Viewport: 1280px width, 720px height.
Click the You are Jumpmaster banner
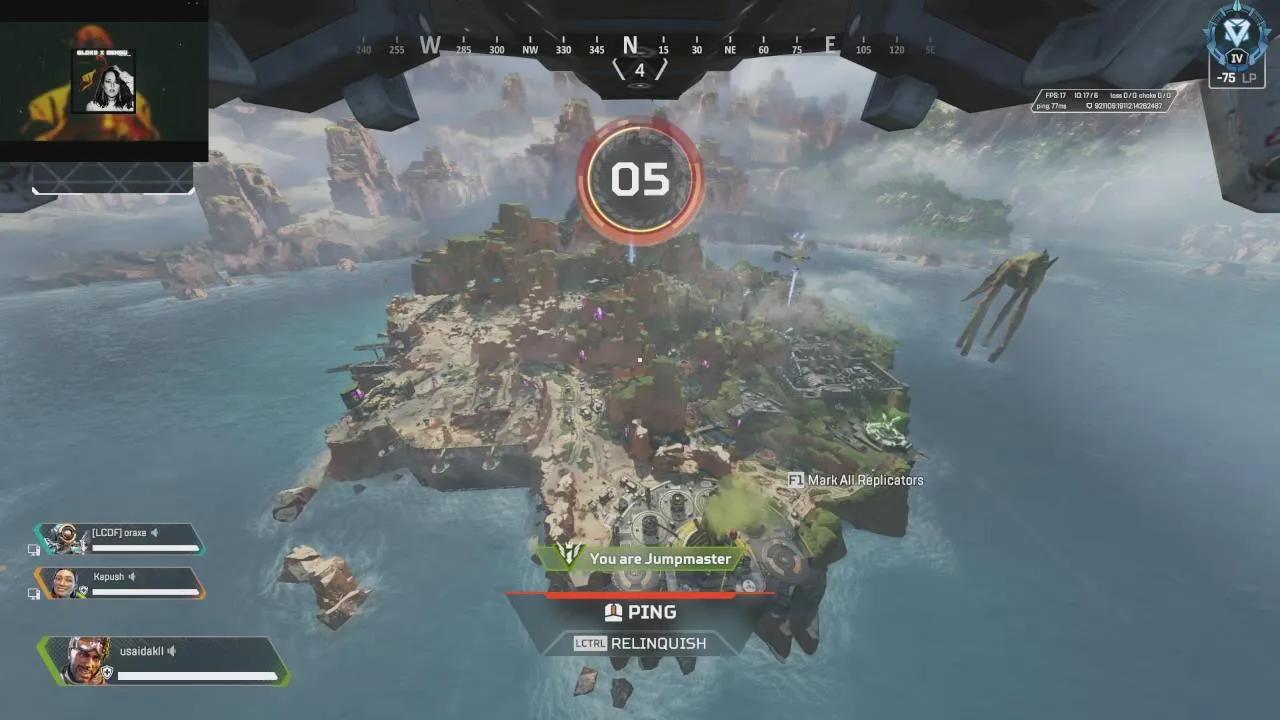(645, 558)
